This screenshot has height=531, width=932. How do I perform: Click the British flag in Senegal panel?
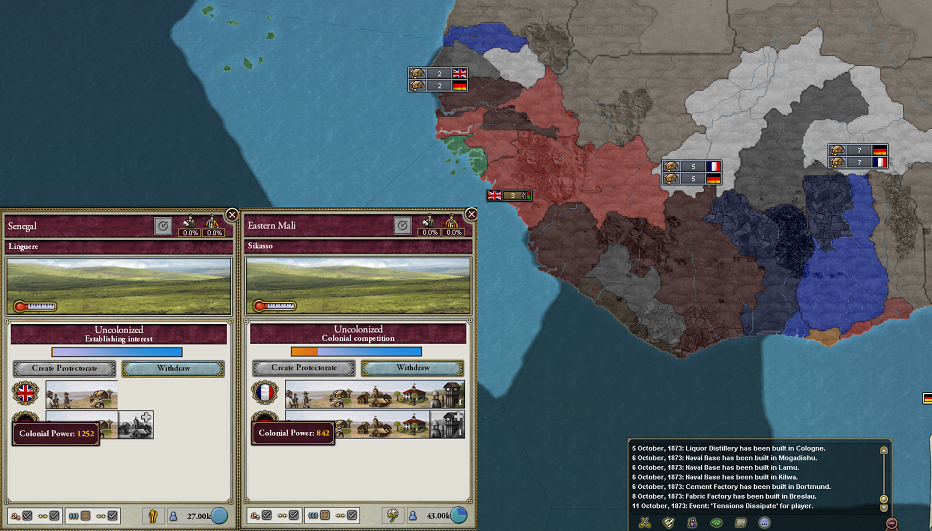tap(25, 394)
